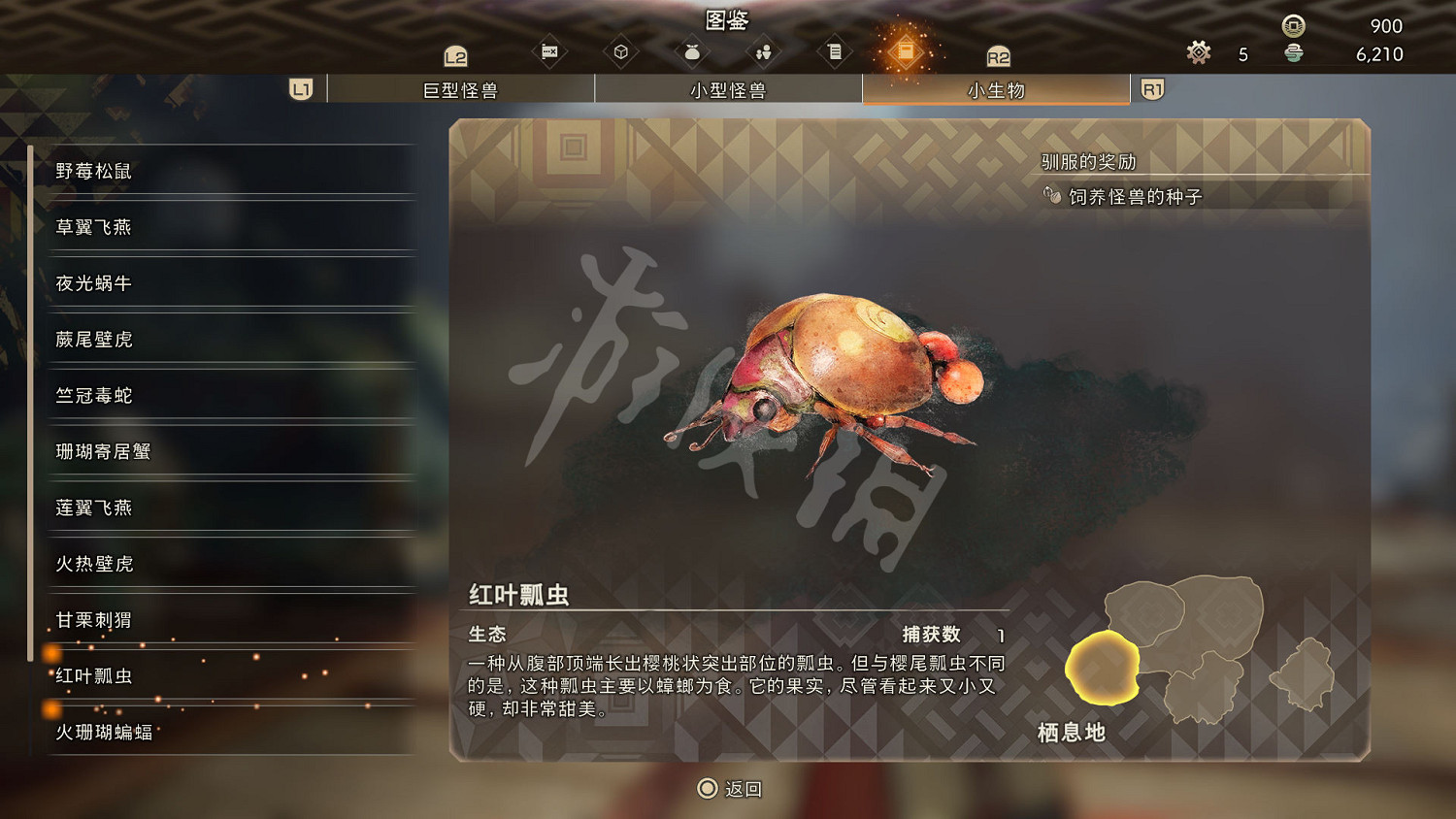The height and width of the screenshot is (819, 1456).
Task: Switch to the 巨型怪兽 tab
Action: click(461, 88)
